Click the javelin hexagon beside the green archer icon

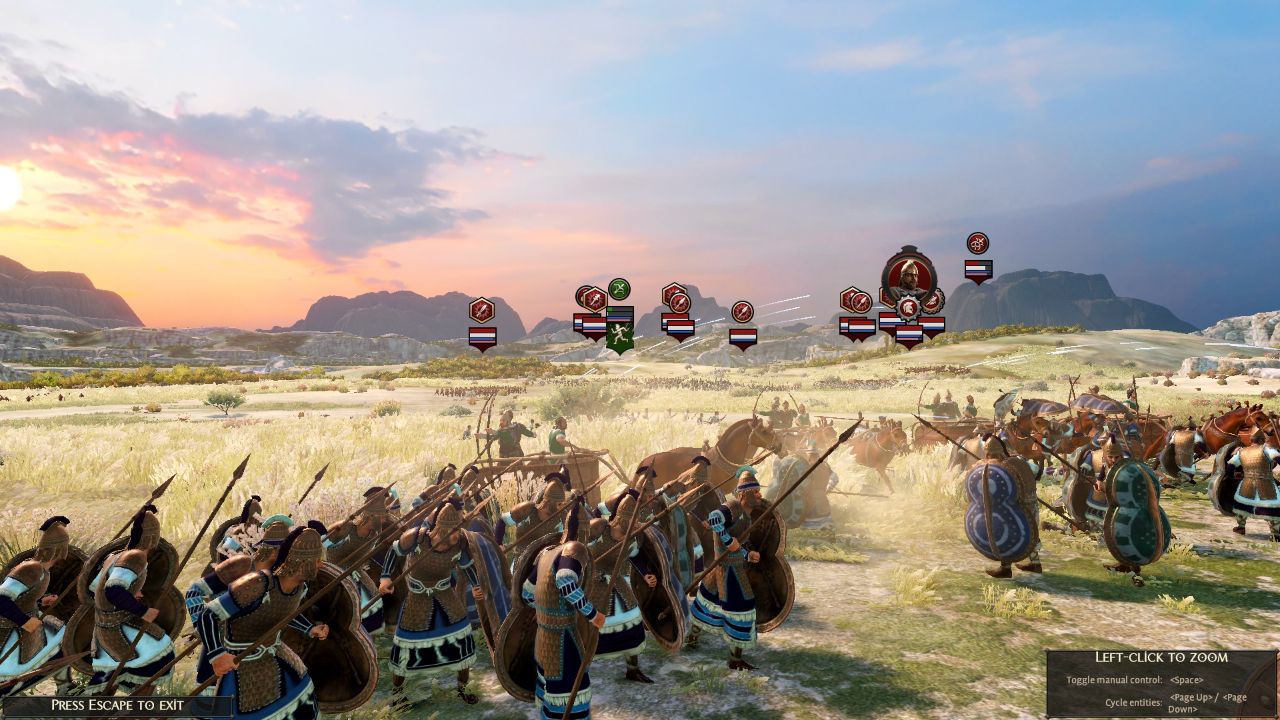coord(593,297)
